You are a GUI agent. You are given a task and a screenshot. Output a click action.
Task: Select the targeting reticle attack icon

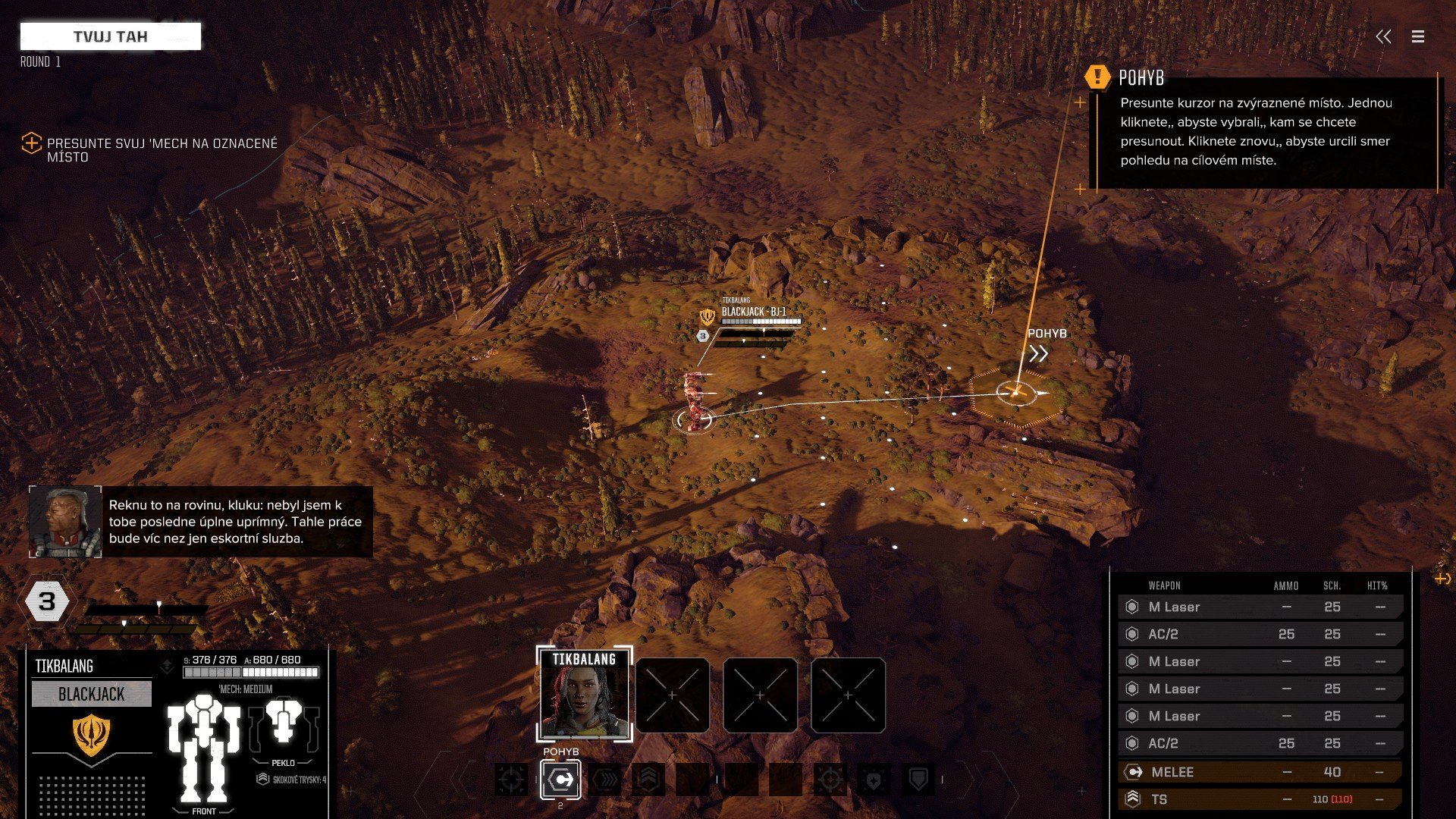[510, 779]
